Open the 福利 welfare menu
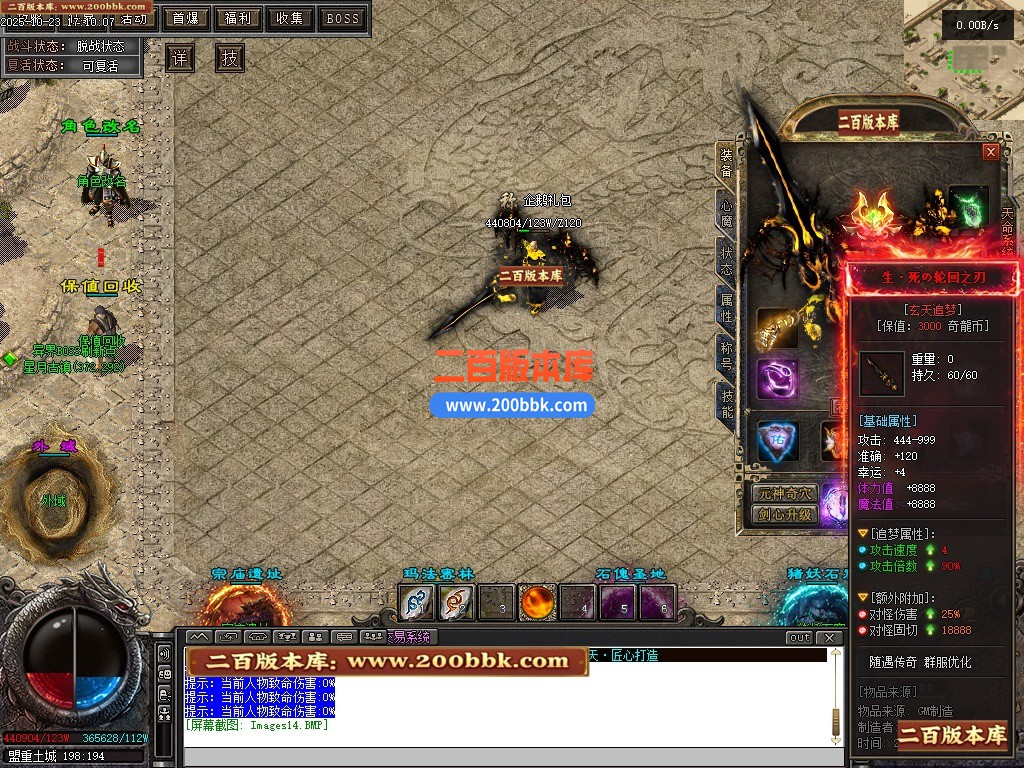 pos(237,18)
